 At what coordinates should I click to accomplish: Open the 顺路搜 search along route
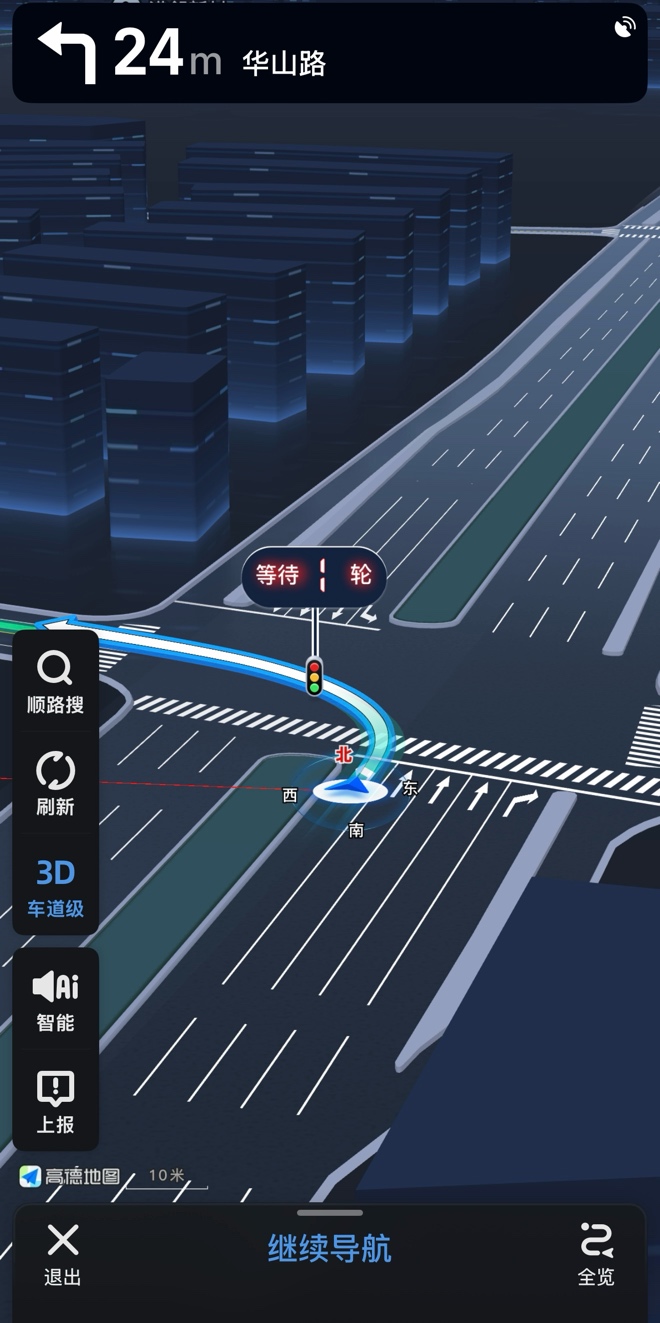[x=55, y=683]
